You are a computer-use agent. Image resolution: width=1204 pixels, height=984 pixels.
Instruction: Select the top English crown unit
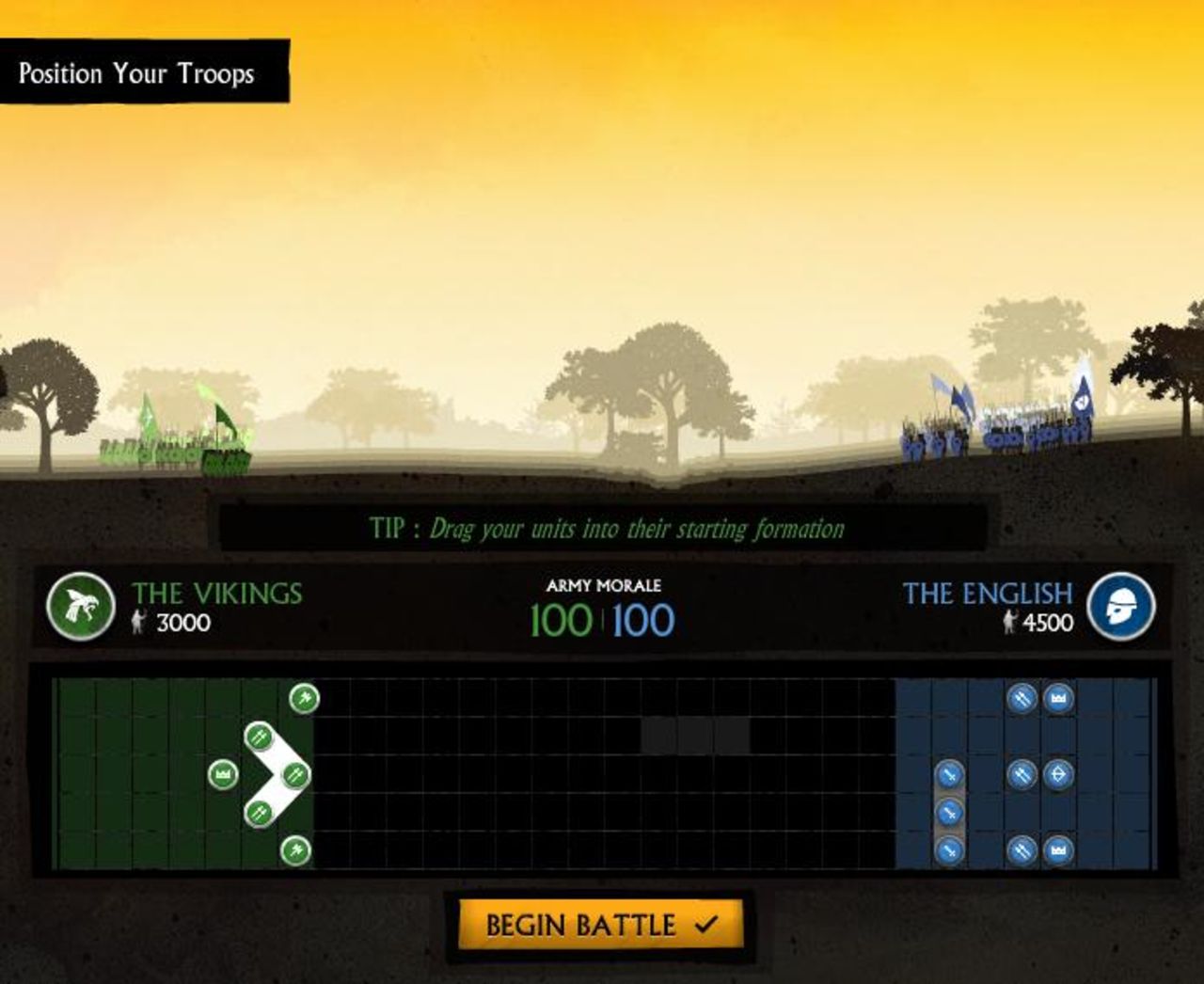(1058, 698)
